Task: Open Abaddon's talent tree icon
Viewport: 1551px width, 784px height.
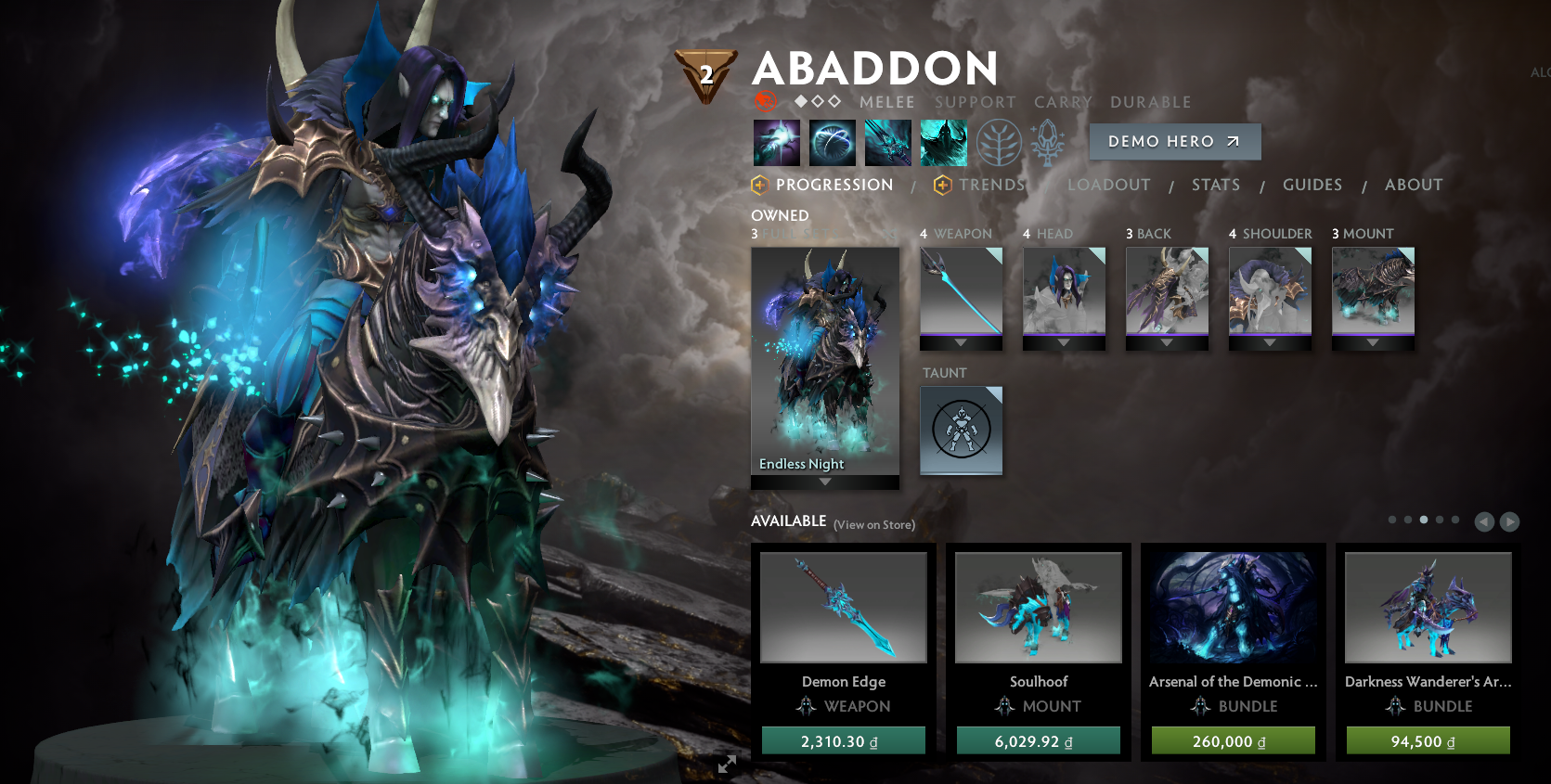Action: click(999, 141)
